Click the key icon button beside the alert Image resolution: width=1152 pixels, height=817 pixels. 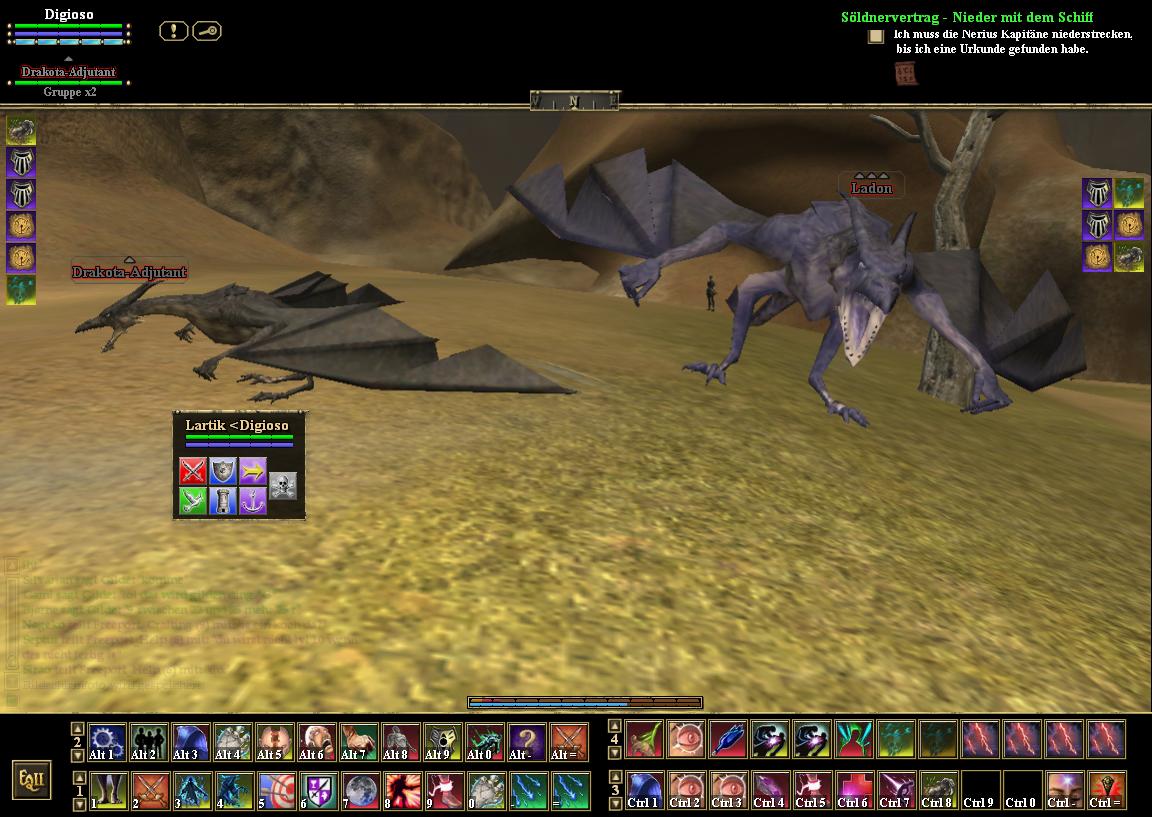tap(206, 31)
